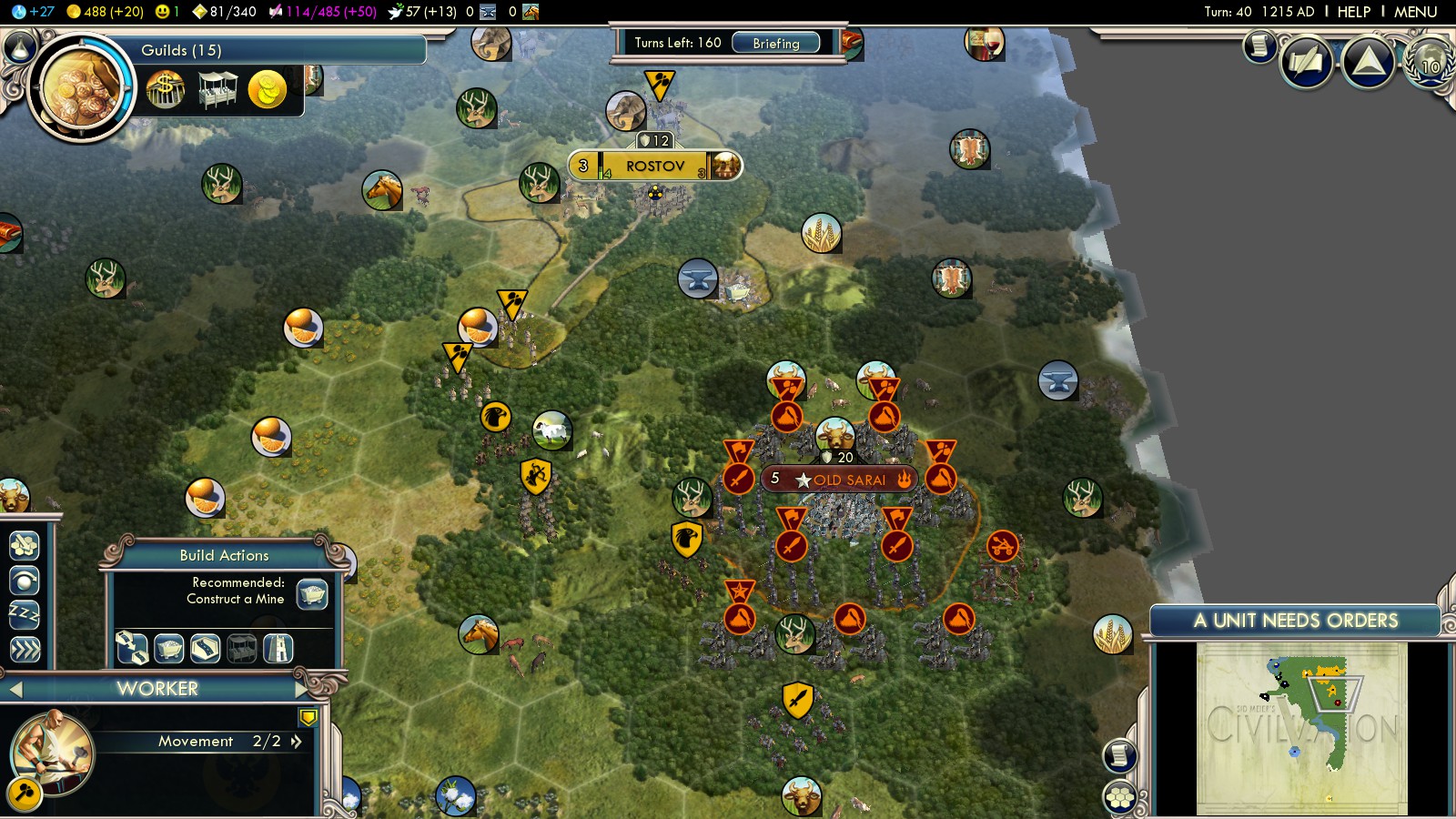The width and height of the screenshot is (1456, 819).
Task: Open the Diplomacy scroll and quill button
Action: pyautogui.click(x=1307, y=62)
